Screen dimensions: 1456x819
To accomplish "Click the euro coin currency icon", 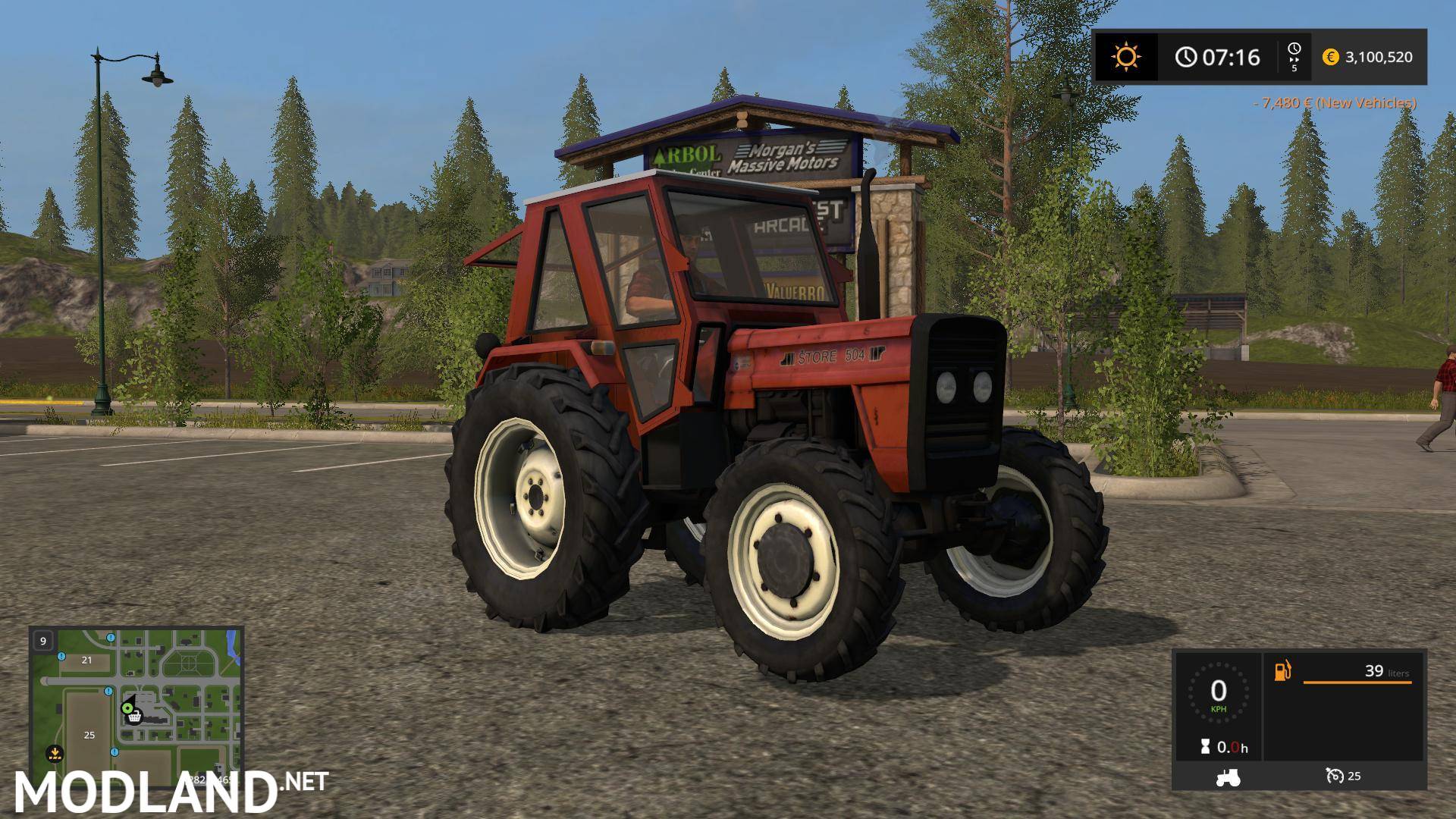I will 1330,56.
